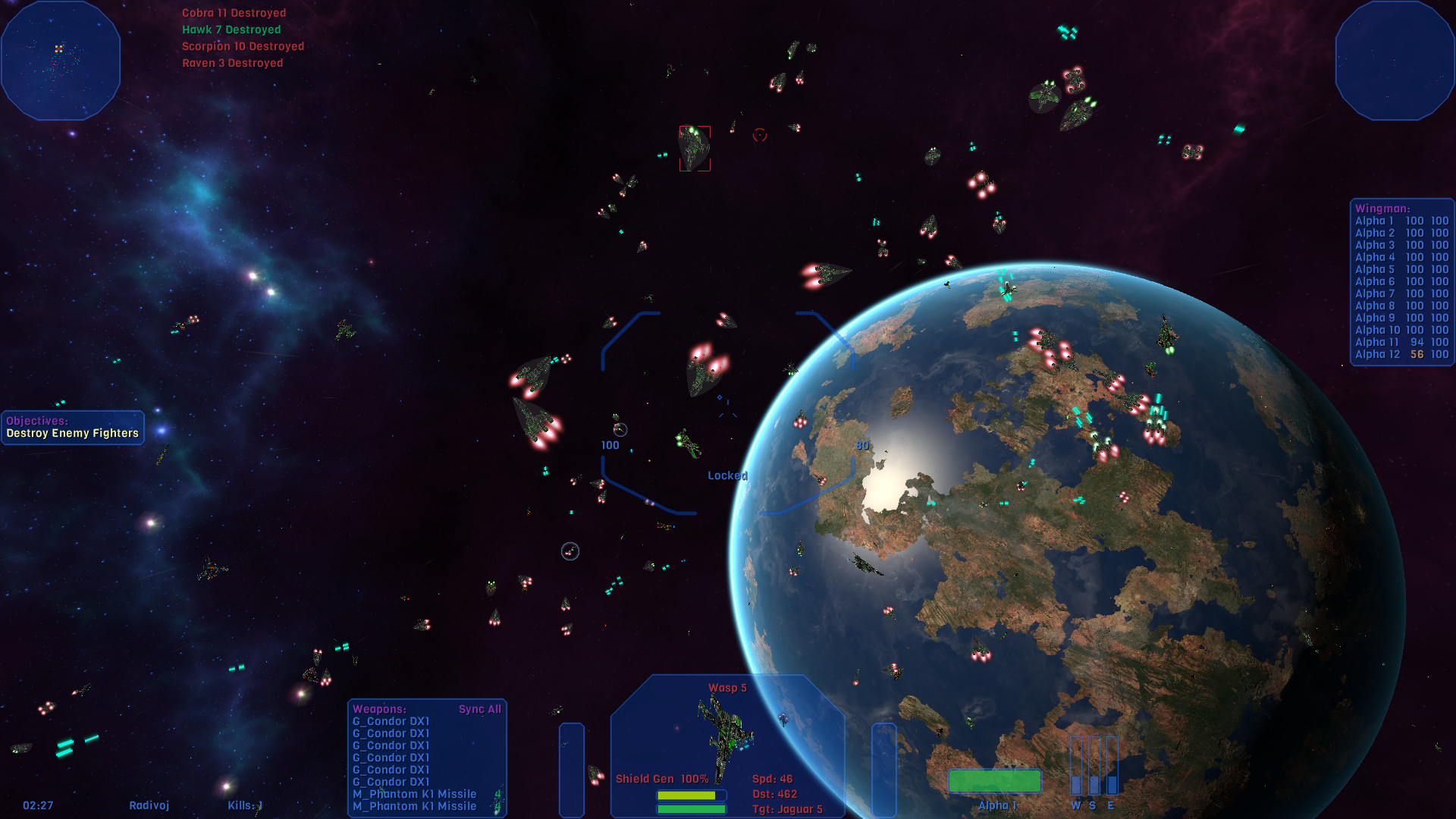Viewport: 1456px width, 819px height.
Task: Select Alpha 11 in the Wingman list
Action: [1376, 342]
